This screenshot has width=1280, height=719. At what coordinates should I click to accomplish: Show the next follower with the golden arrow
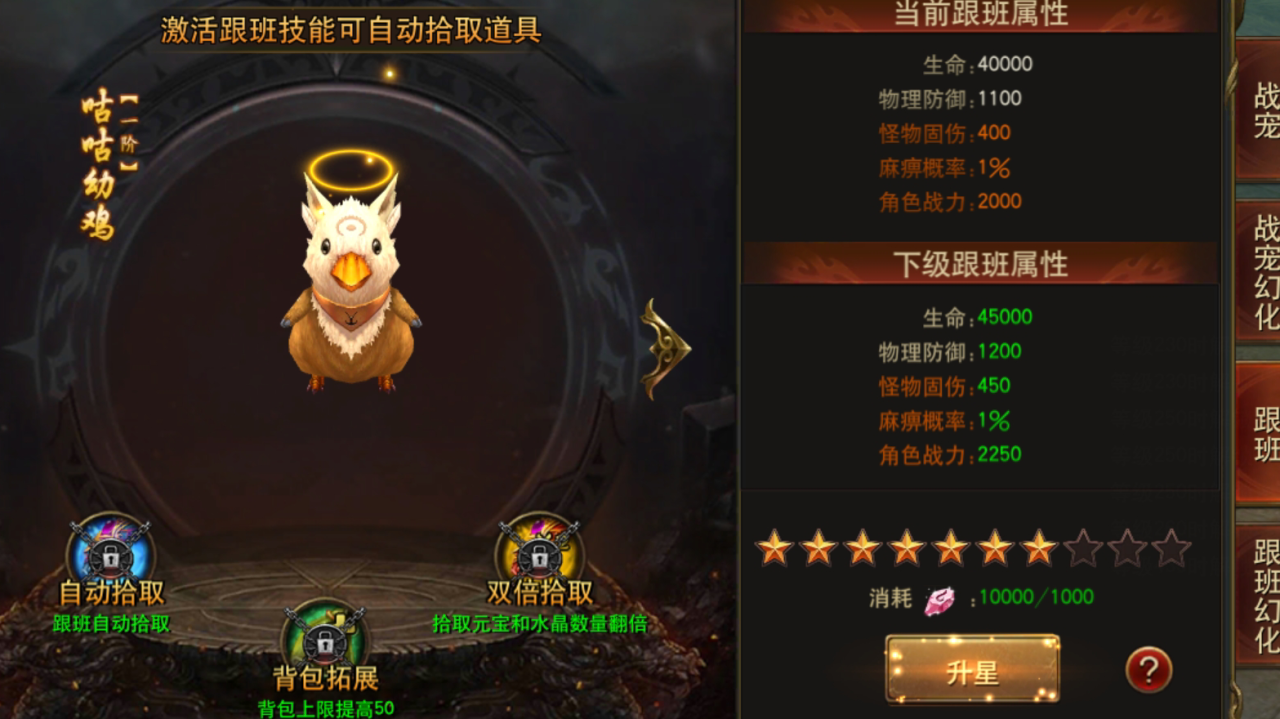(664, 349)
